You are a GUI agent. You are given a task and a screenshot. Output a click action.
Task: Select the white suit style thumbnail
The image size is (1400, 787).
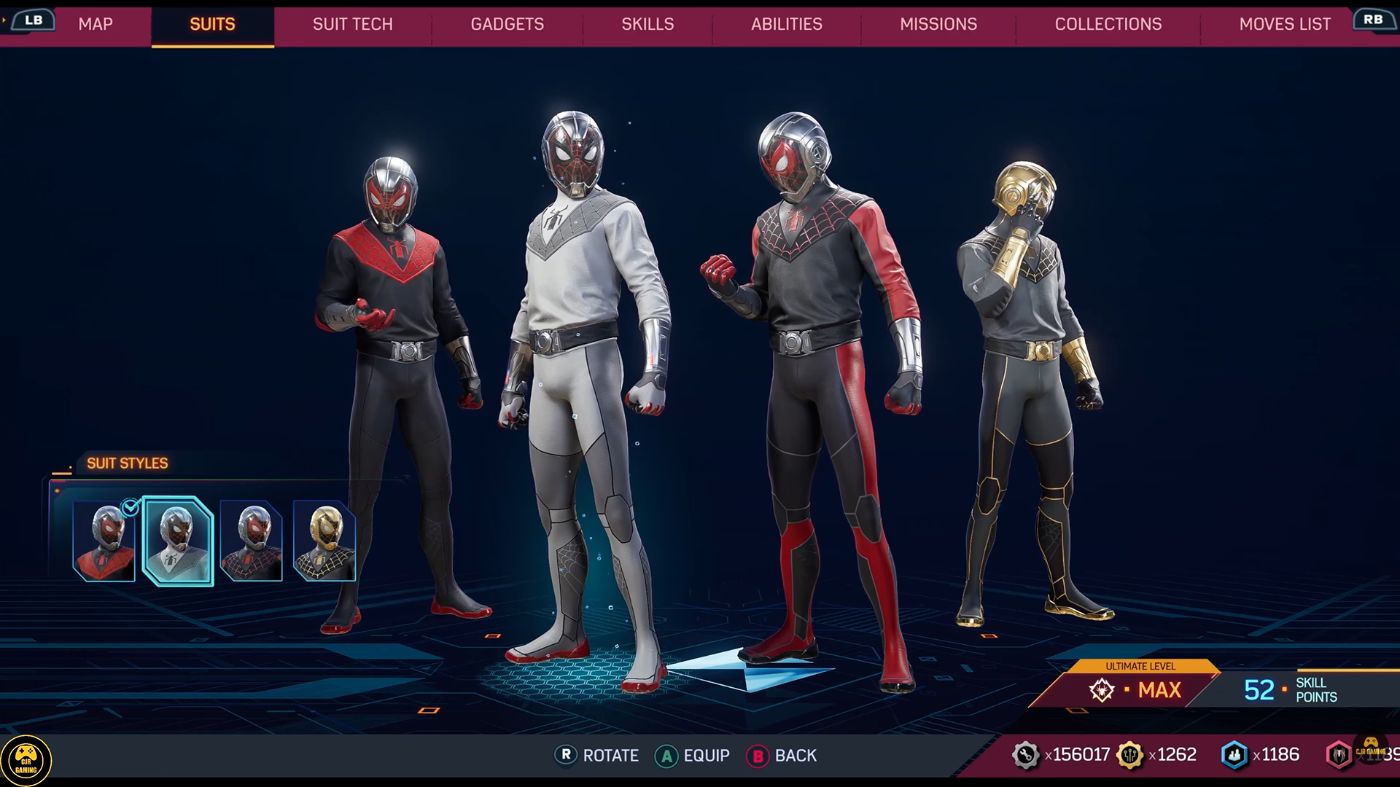[178, 541]
